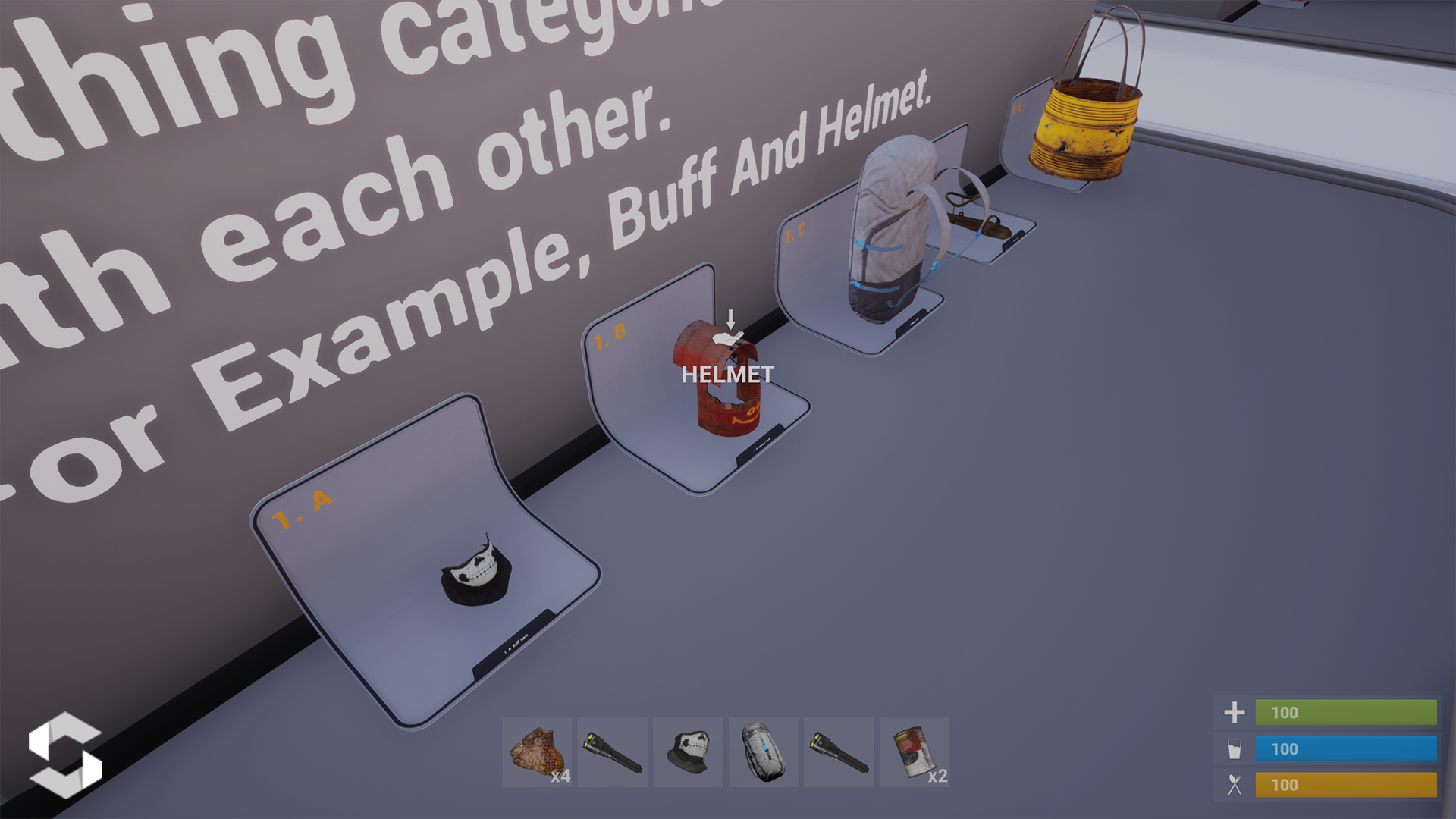Select the flashlight in the fifth hotbar slot
The image size is (1456, 819).
point(839,752)
